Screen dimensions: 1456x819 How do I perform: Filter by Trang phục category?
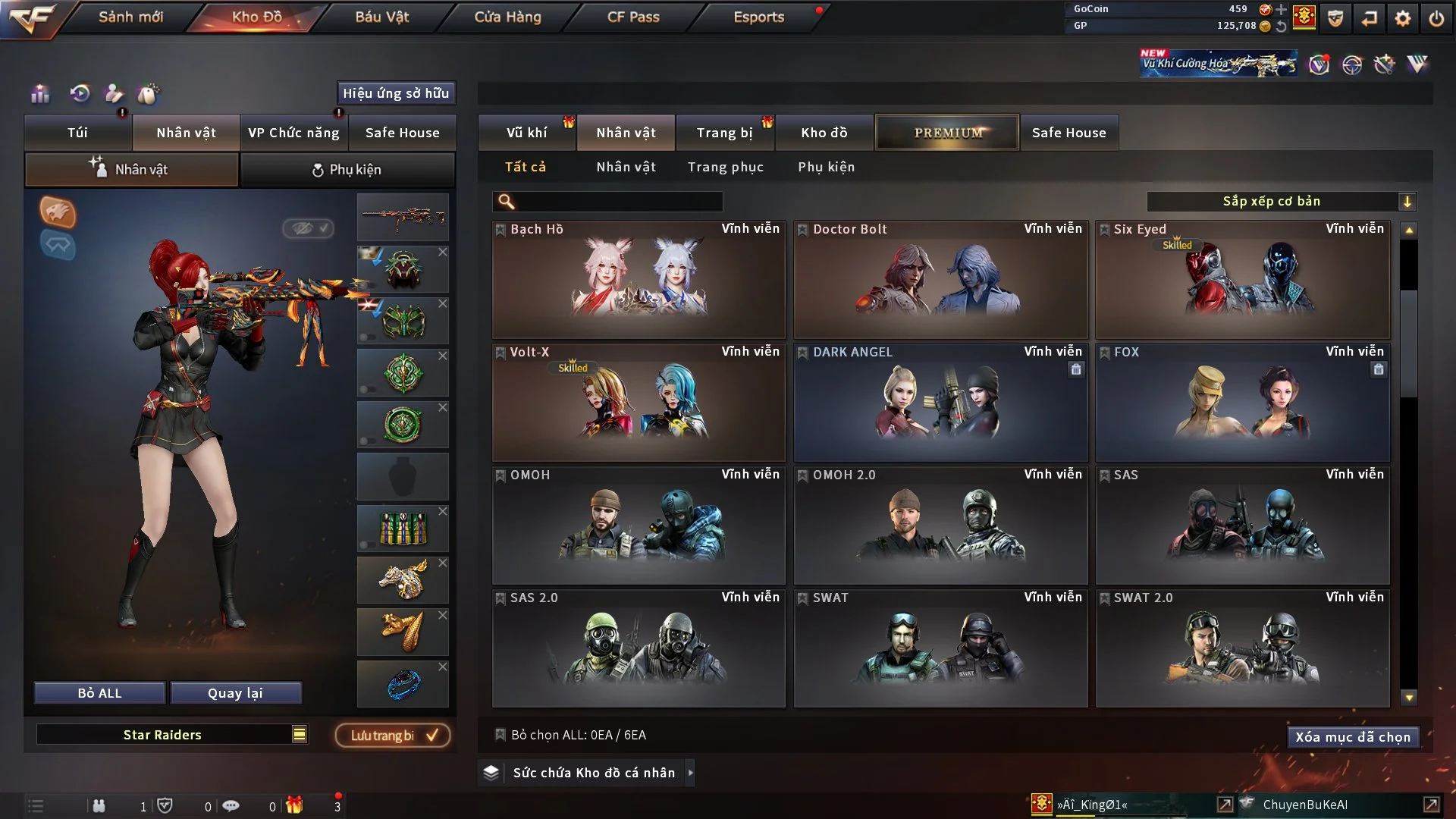coord(725,167)
